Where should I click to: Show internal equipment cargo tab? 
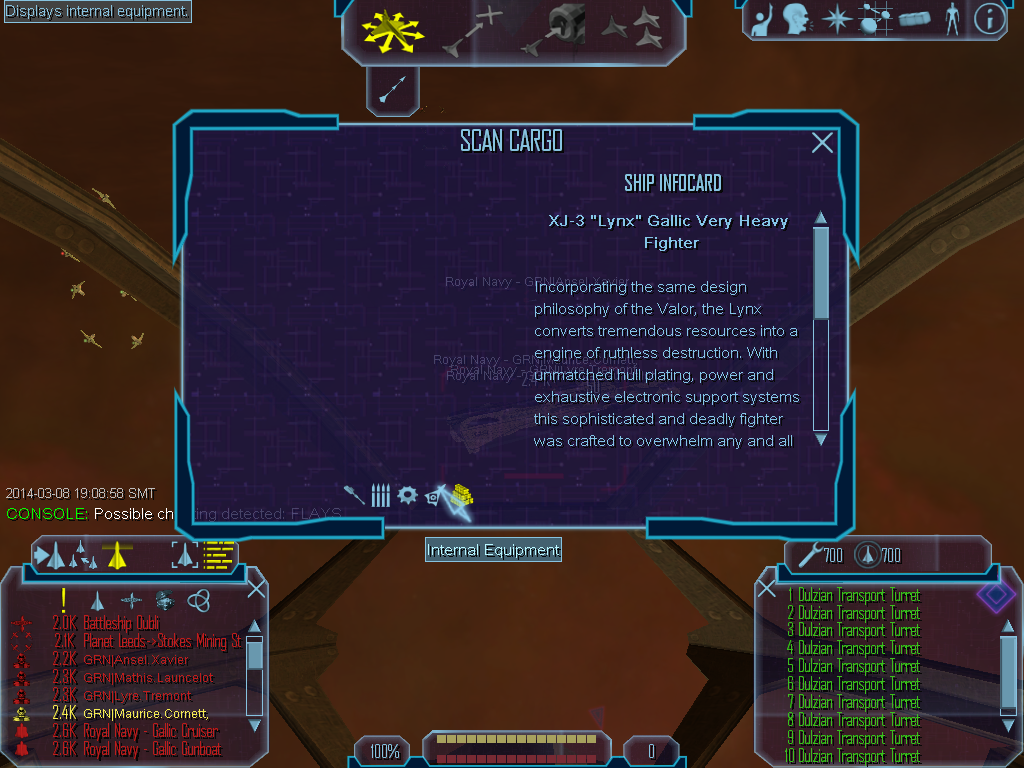[436, 496]
